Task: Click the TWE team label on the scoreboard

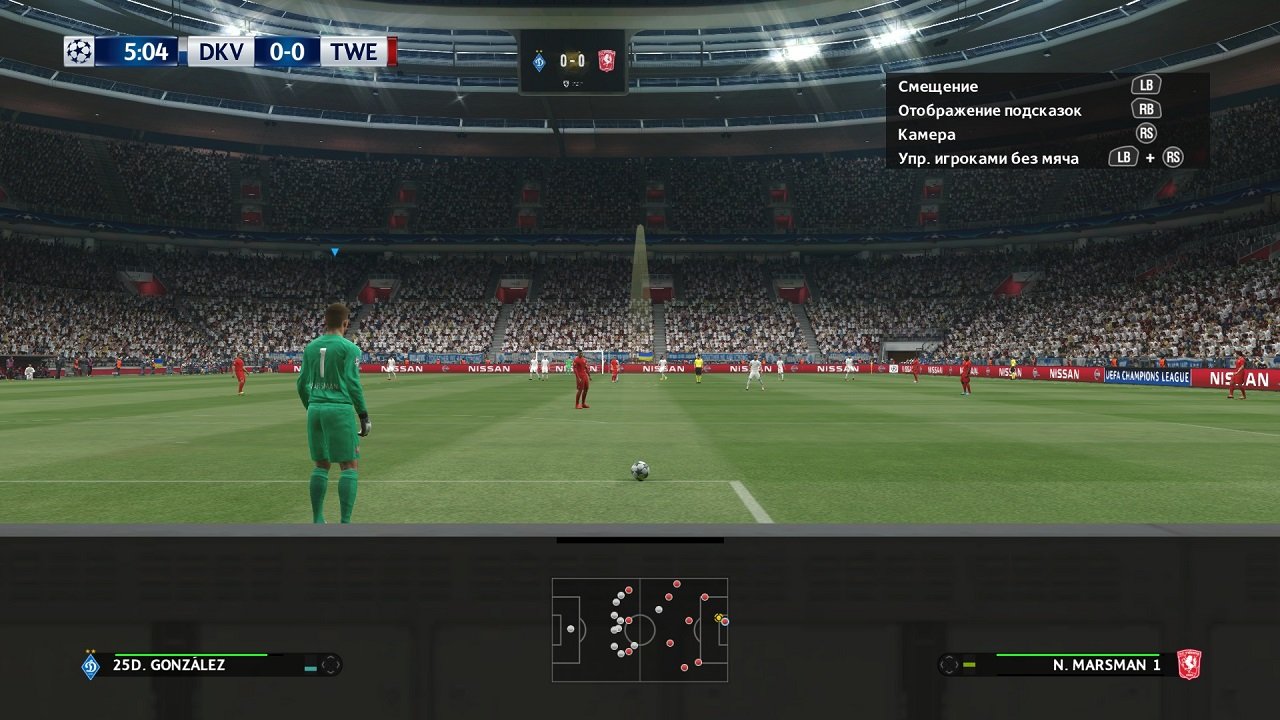Action: pyautogui.click(x=356, y=51)
